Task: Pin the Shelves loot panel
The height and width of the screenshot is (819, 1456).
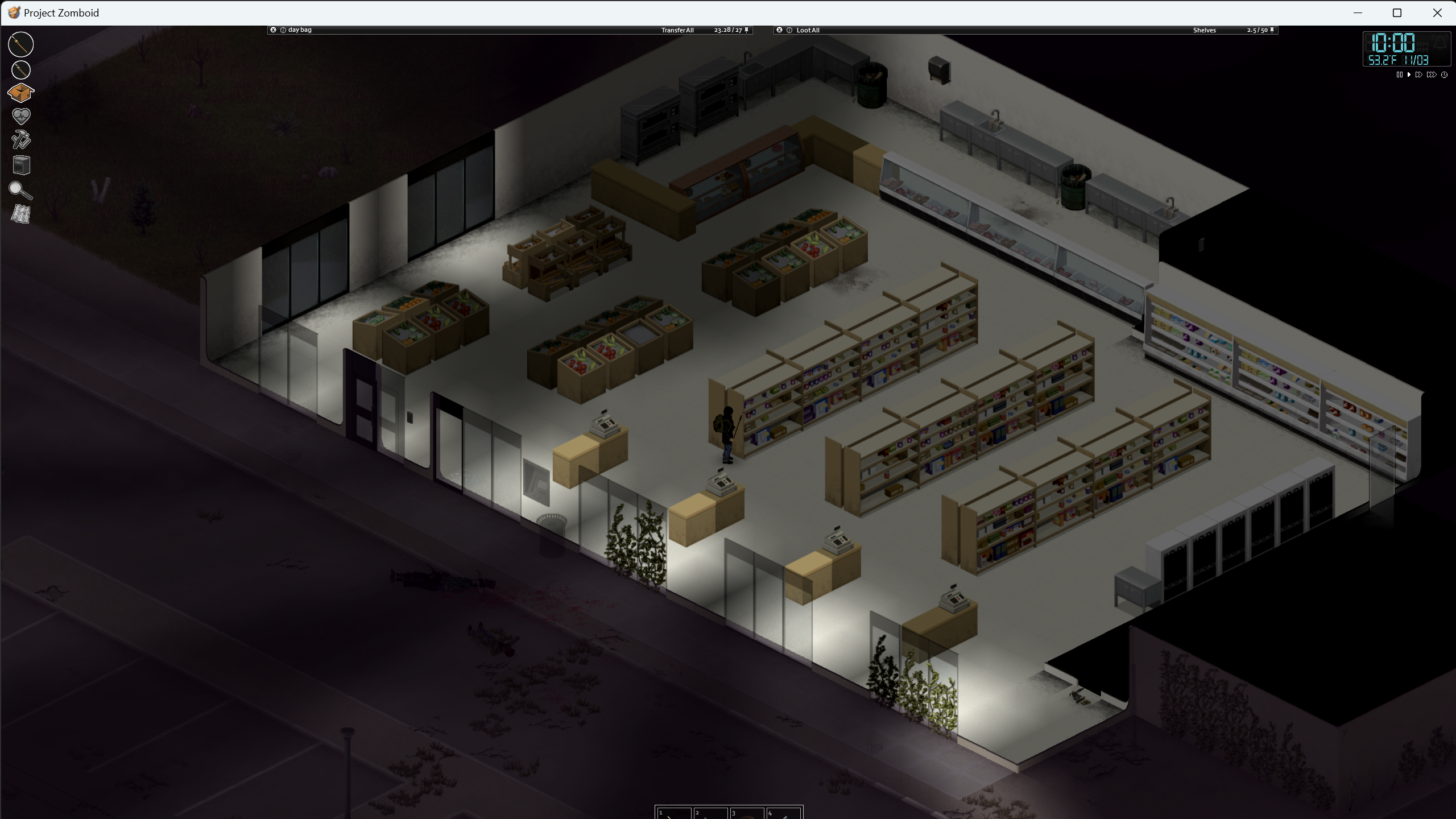Action: point(1272,30)
